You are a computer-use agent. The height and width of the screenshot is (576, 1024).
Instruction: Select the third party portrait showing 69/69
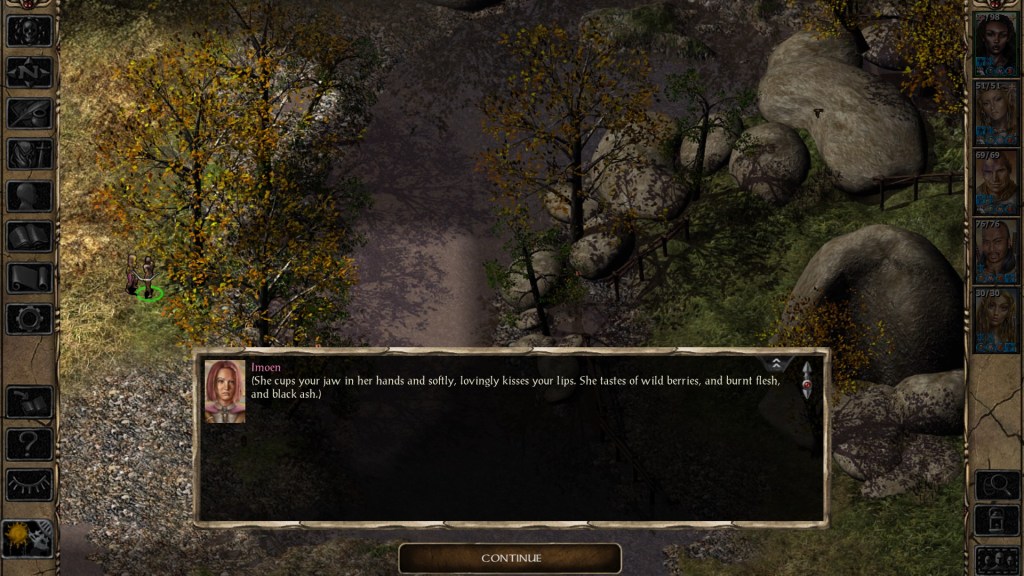[996, 181]
